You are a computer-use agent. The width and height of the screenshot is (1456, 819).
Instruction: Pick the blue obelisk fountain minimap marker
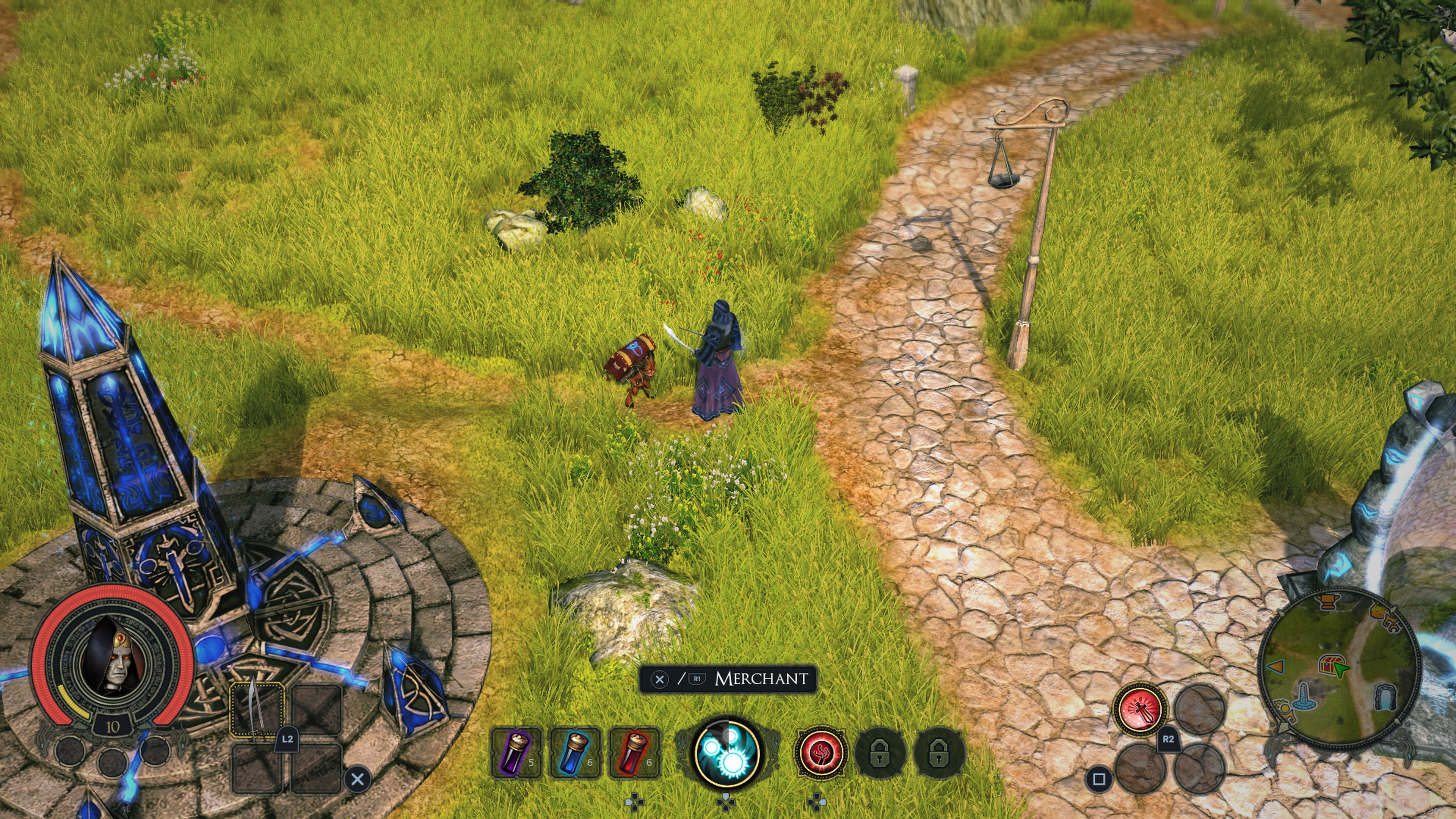click(x=1304, y=697)
